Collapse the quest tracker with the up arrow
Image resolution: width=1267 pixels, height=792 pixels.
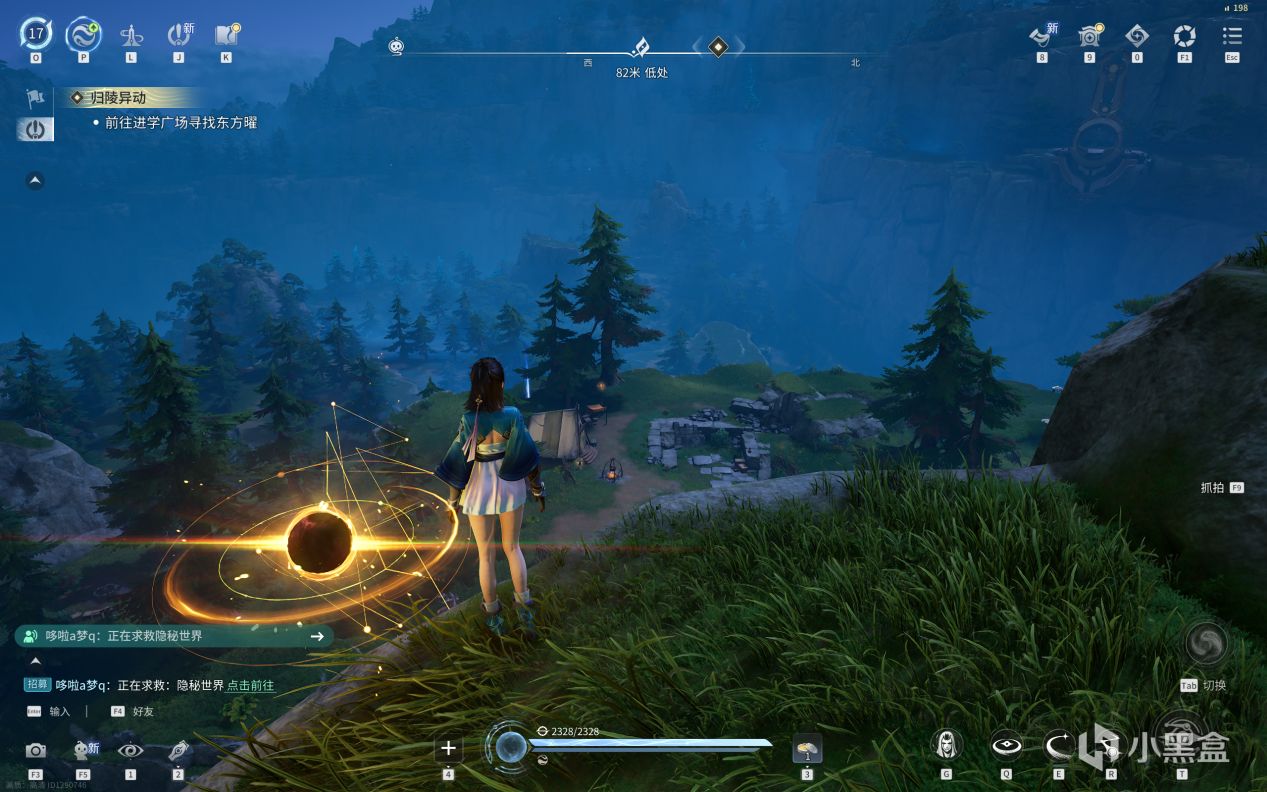point(35,181)
